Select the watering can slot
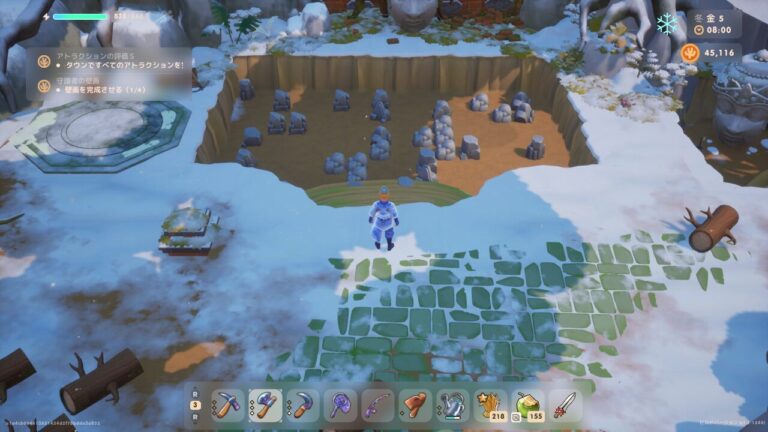768x432 pixels. [x=452, y=405]
